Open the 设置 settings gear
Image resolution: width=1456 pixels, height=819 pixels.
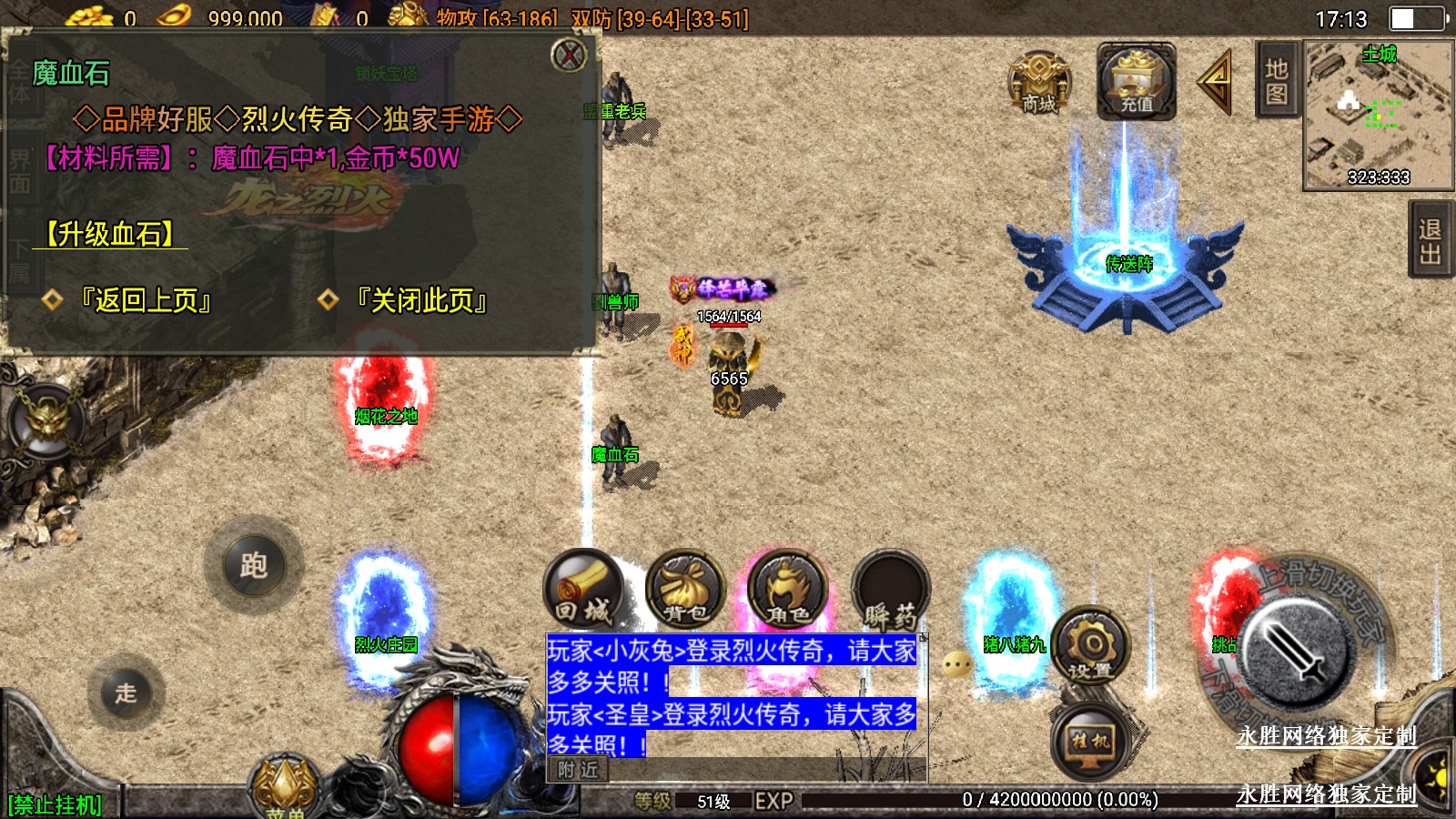[x=1091, y=648]
